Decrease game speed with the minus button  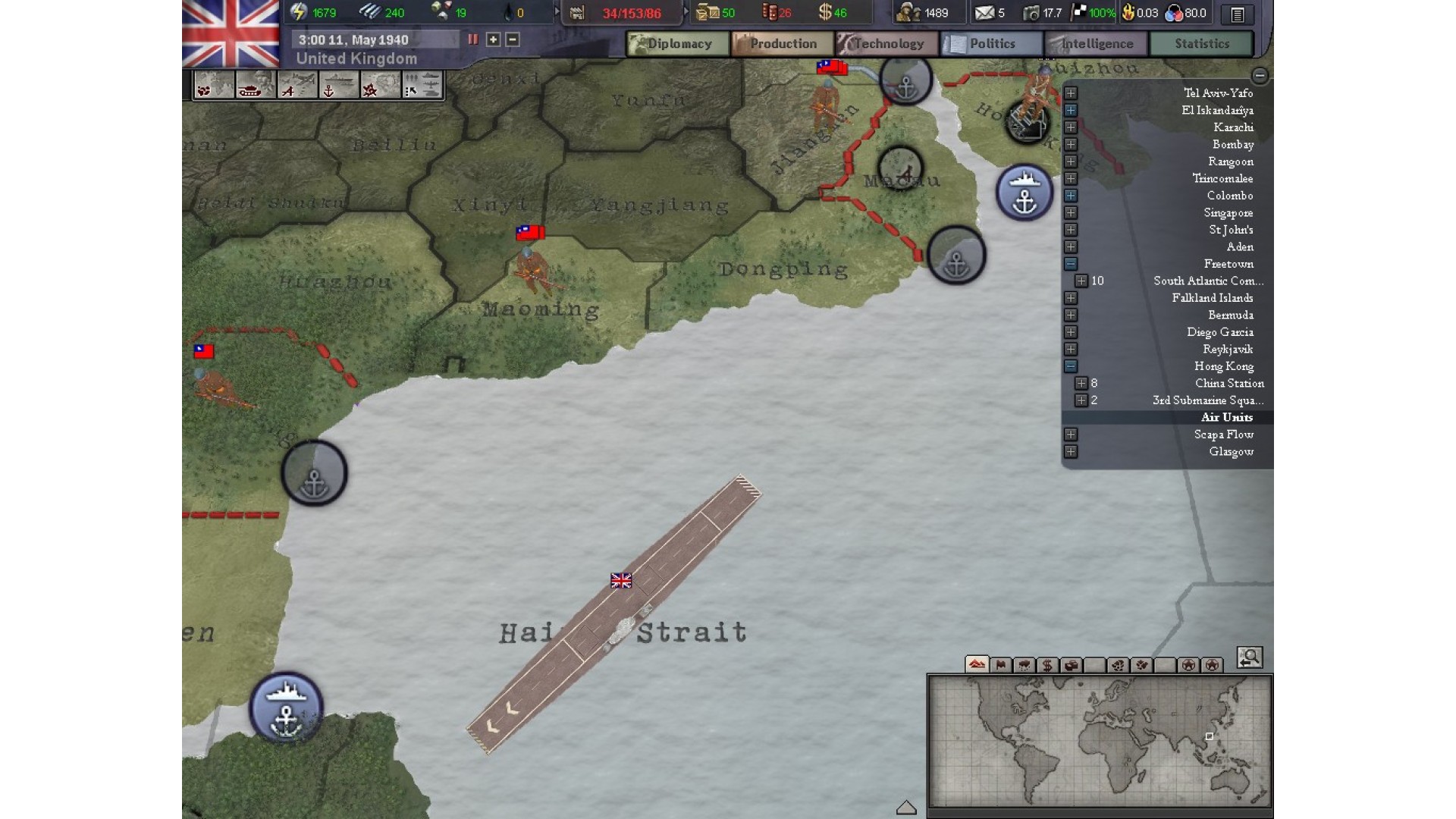(x=513, y=39)
